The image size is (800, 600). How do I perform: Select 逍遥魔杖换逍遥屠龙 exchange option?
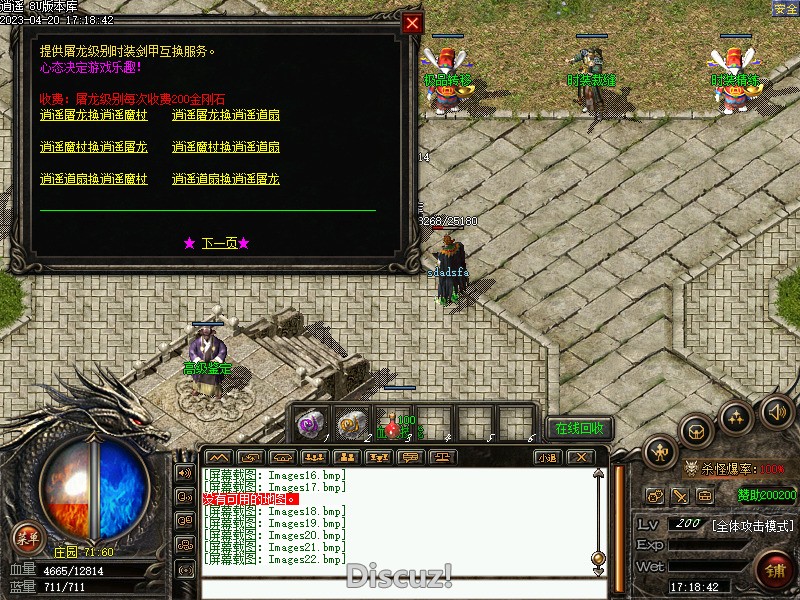(x=93, y=147)
